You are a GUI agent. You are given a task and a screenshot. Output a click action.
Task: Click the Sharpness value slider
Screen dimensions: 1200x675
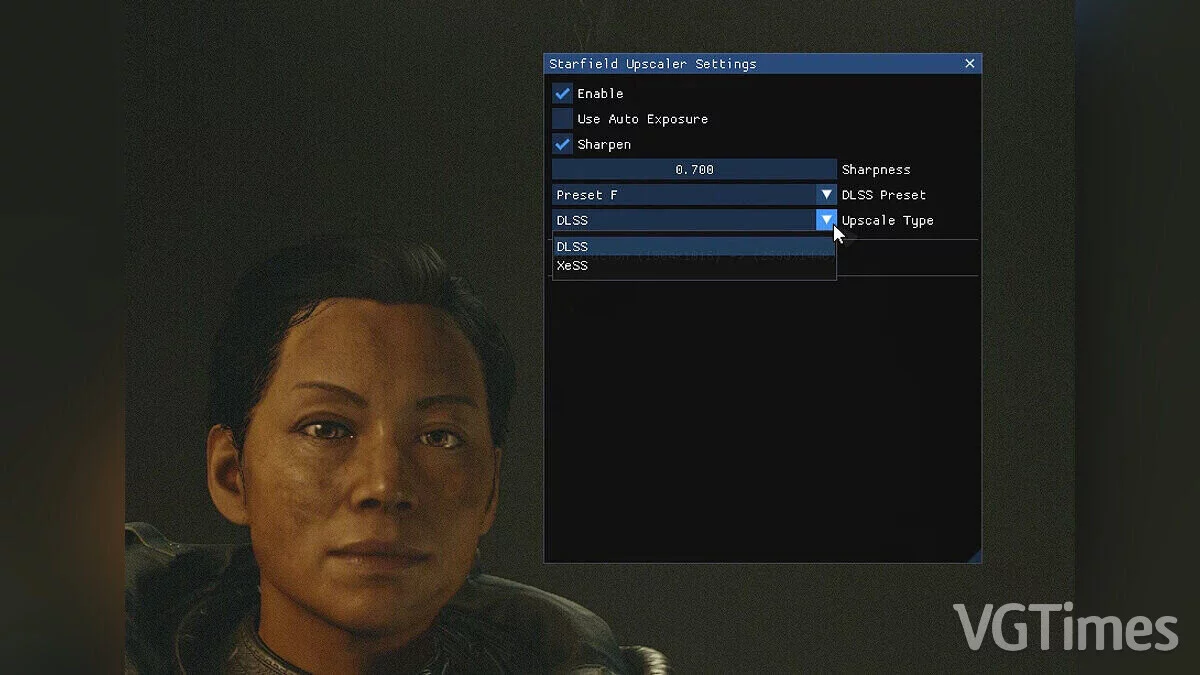pos(694,170)
